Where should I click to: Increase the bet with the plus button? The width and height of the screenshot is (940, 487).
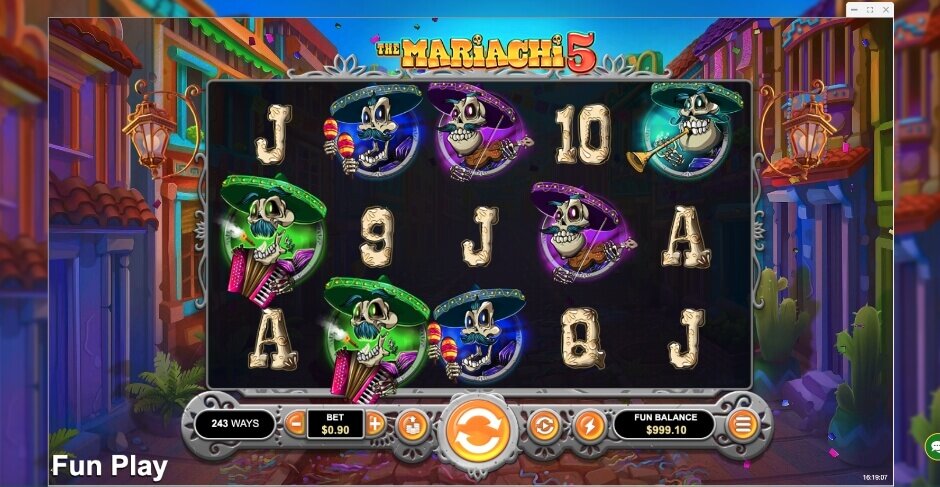point(375,424)
